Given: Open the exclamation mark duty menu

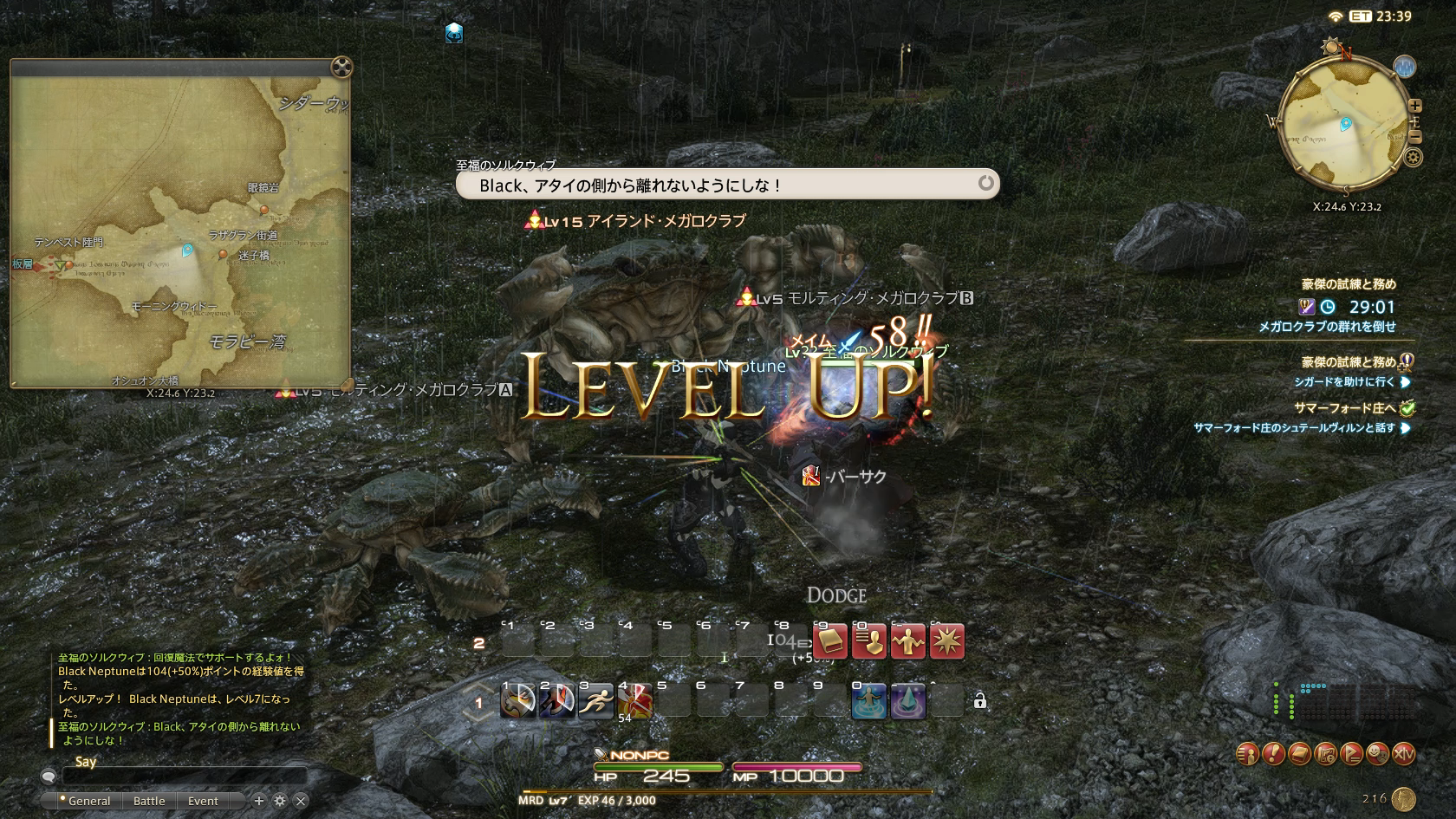Looking at the screenshot, I should click(1273, 754).
